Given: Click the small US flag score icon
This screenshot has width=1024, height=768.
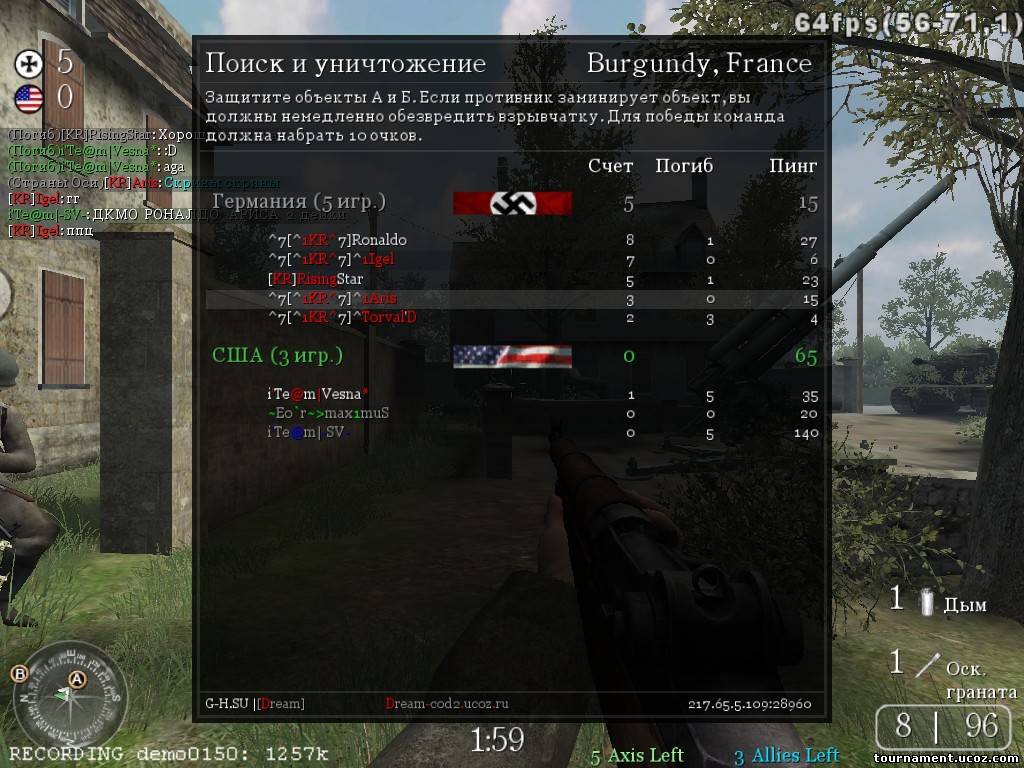Looking at the screenshot, I should point(29,98).
